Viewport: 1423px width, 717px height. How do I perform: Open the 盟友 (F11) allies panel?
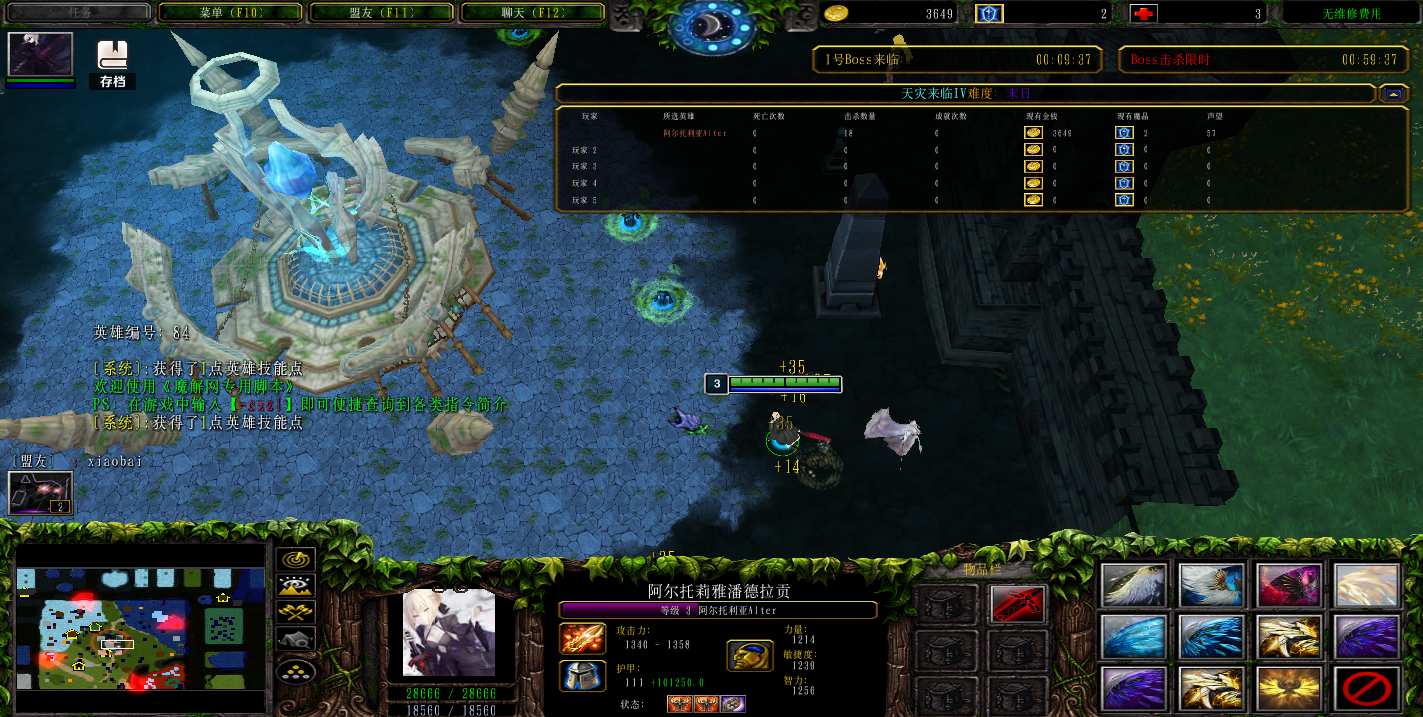pyautogui.click(x=381, y=13)
